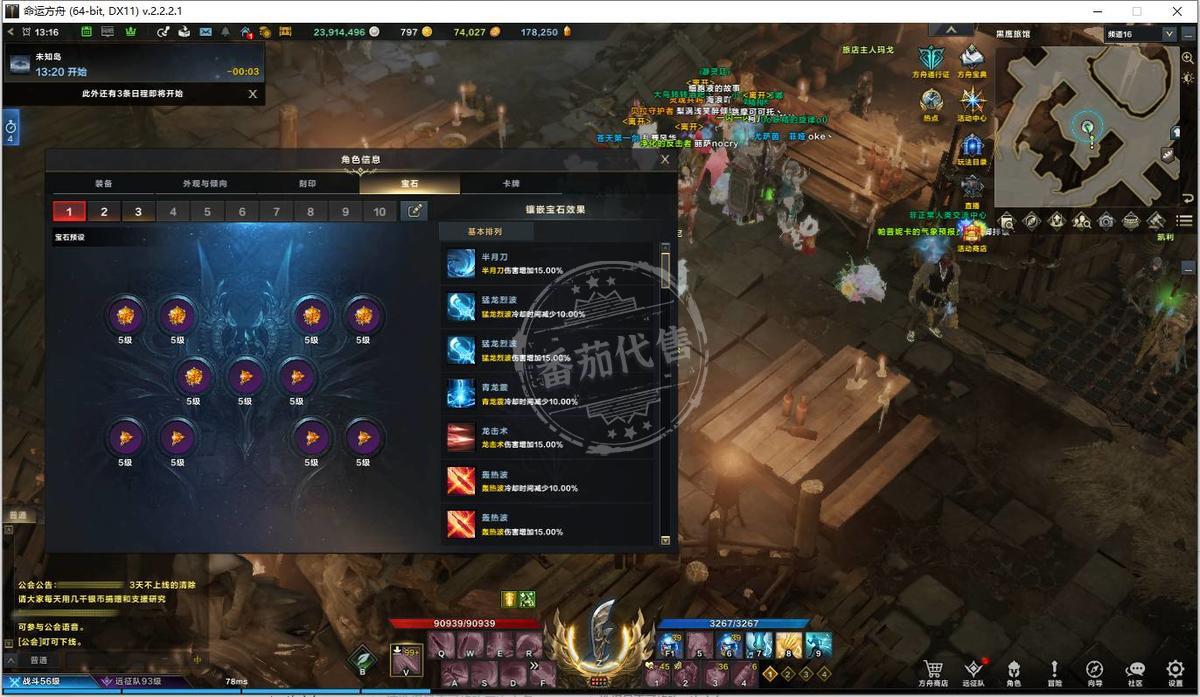The image size is (1200, 697).
Task: Switch to the 装备 equipment tab
Action: (x=104, y=184)
